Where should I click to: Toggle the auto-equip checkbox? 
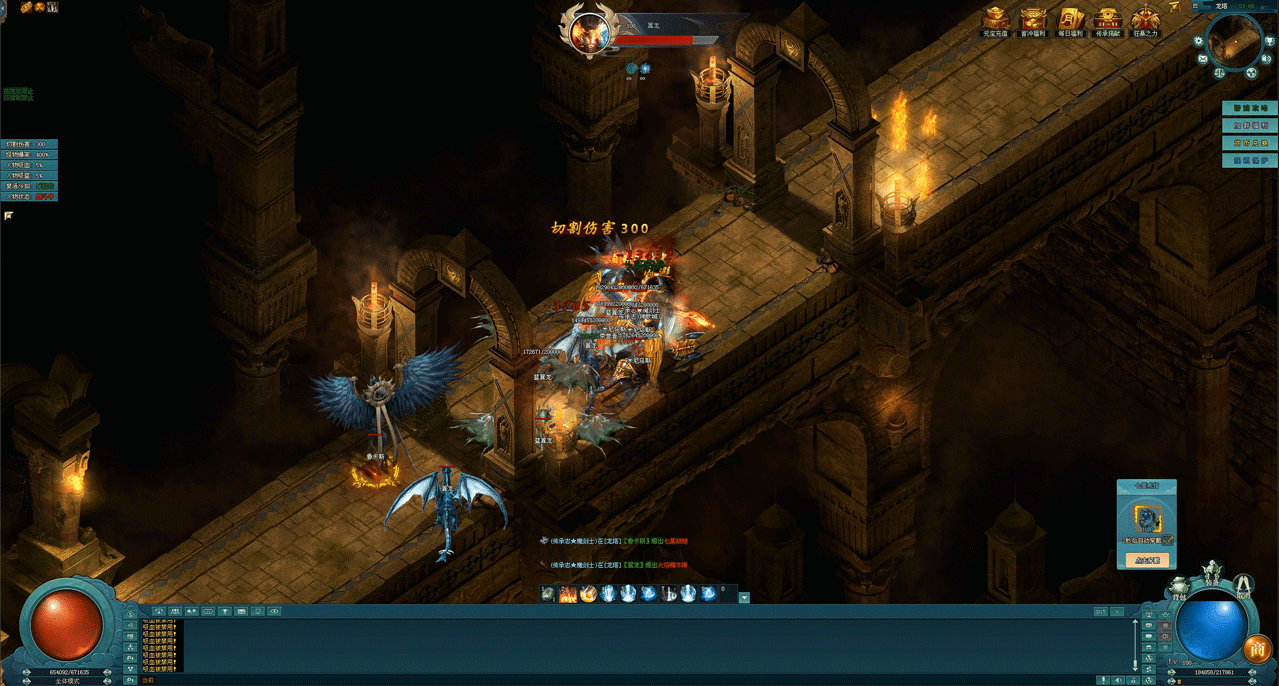click(1166, 541)
